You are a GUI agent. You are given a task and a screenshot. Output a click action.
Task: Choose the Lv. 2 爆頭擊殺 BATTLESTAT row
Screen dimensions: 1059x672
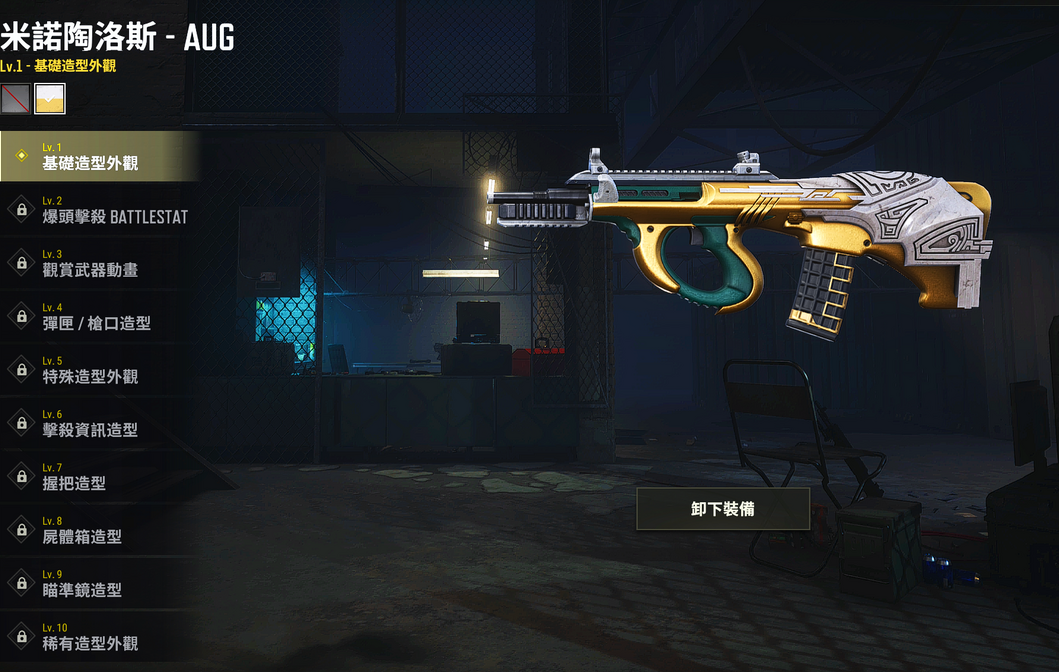[x=98, y=210]
